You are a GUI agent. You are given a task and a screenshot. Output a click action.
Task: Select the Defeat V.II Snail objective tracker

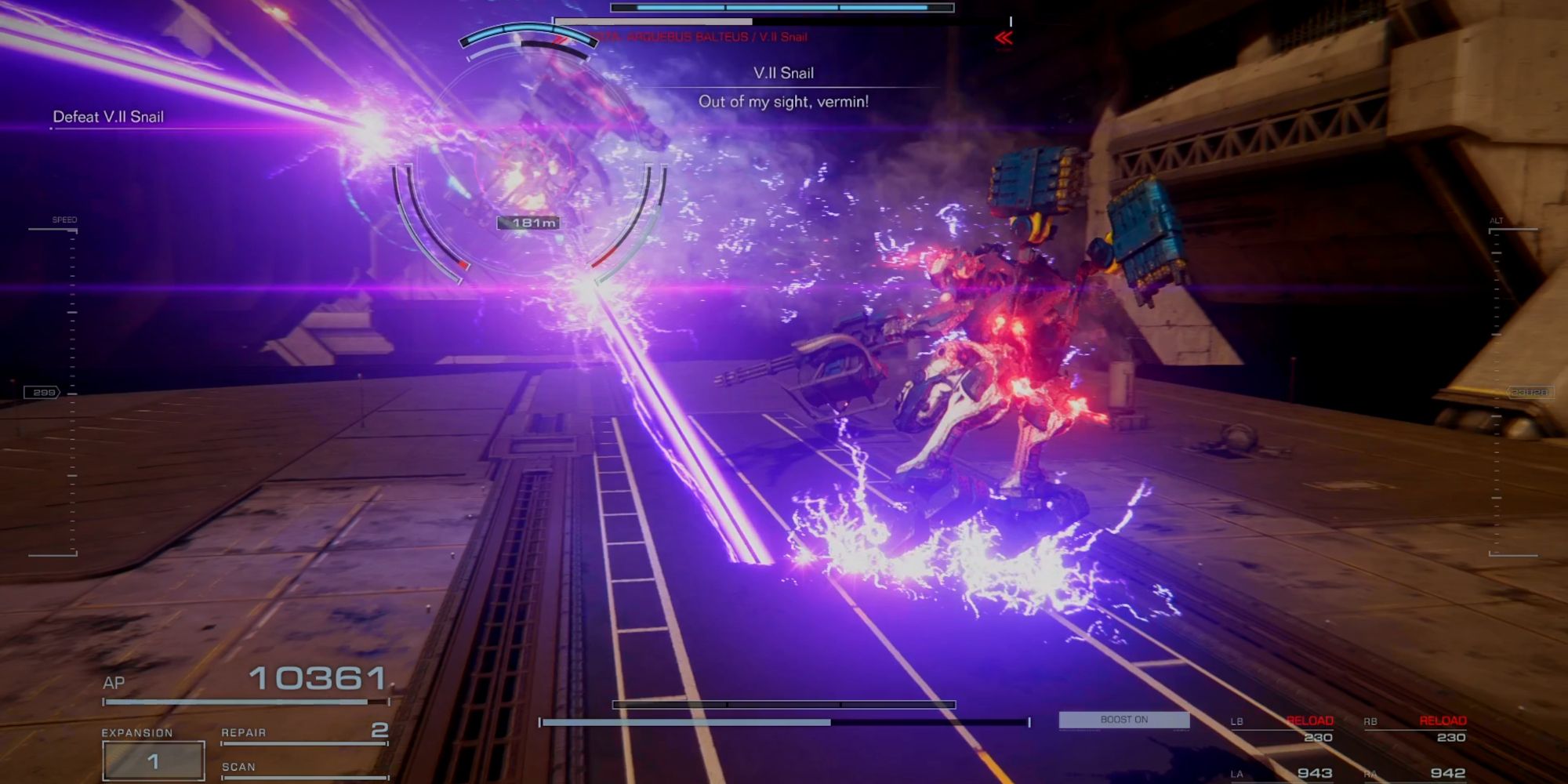click(x=108, y=117)
